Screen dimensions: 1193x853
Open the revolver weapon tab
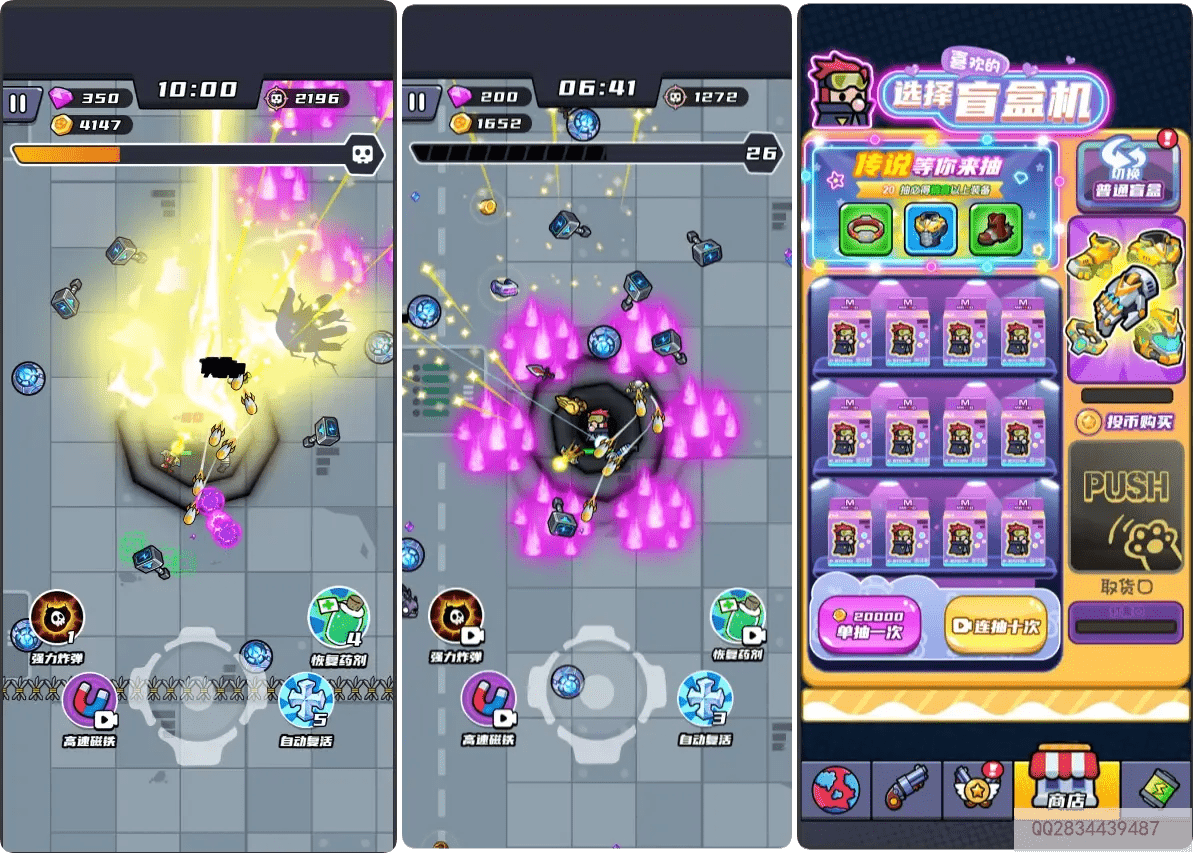click(x=907, y=790)
